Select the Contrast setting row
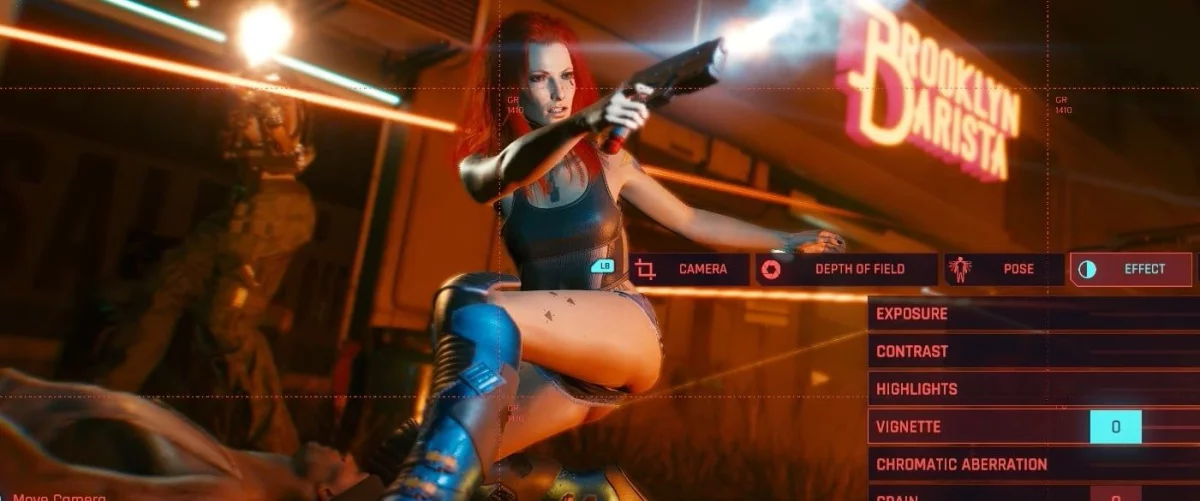Viewport: 1200px width, 501px height. point(1030,352)
